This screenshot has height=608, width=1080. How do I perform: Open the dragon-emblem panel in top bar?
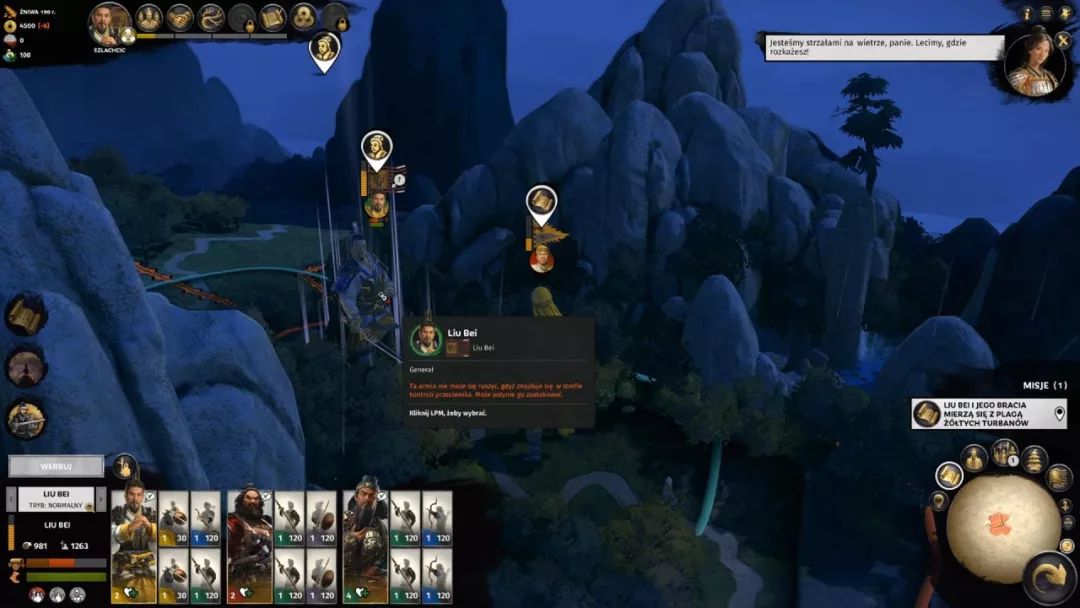(211, 17)
